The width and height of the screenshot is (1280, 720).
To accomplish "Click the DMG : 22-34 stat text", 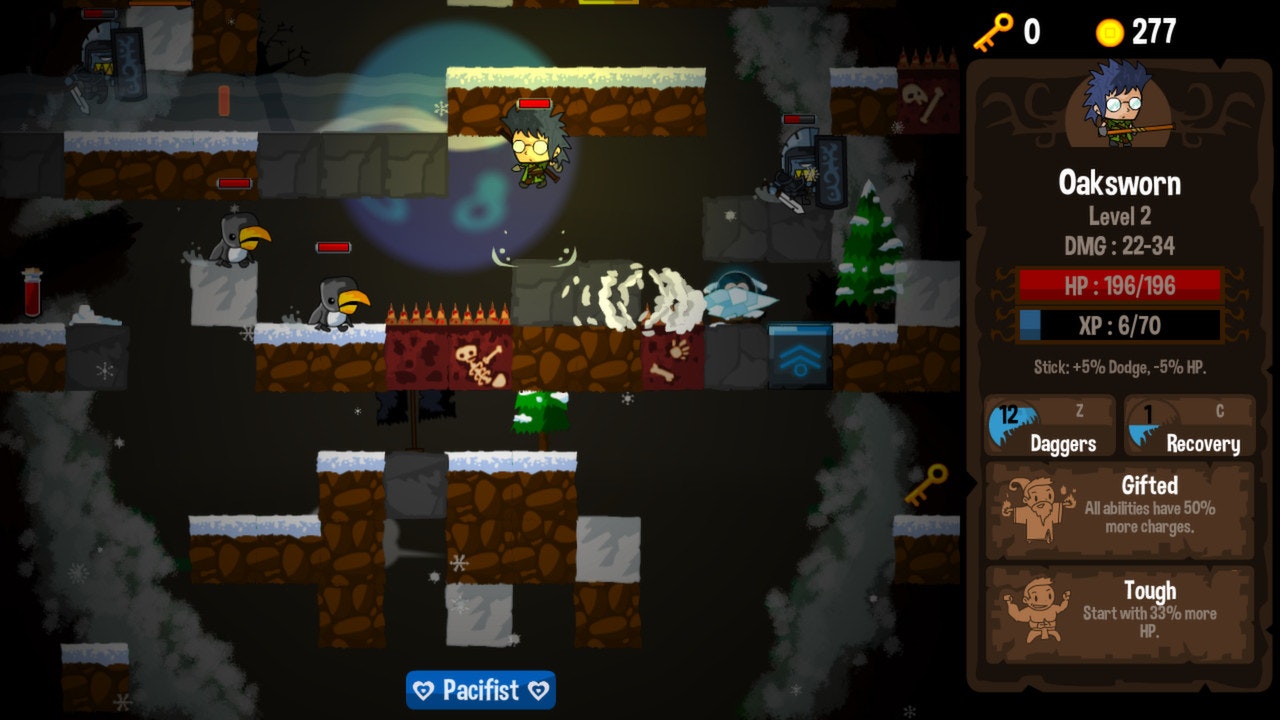I will point(1118,244).
